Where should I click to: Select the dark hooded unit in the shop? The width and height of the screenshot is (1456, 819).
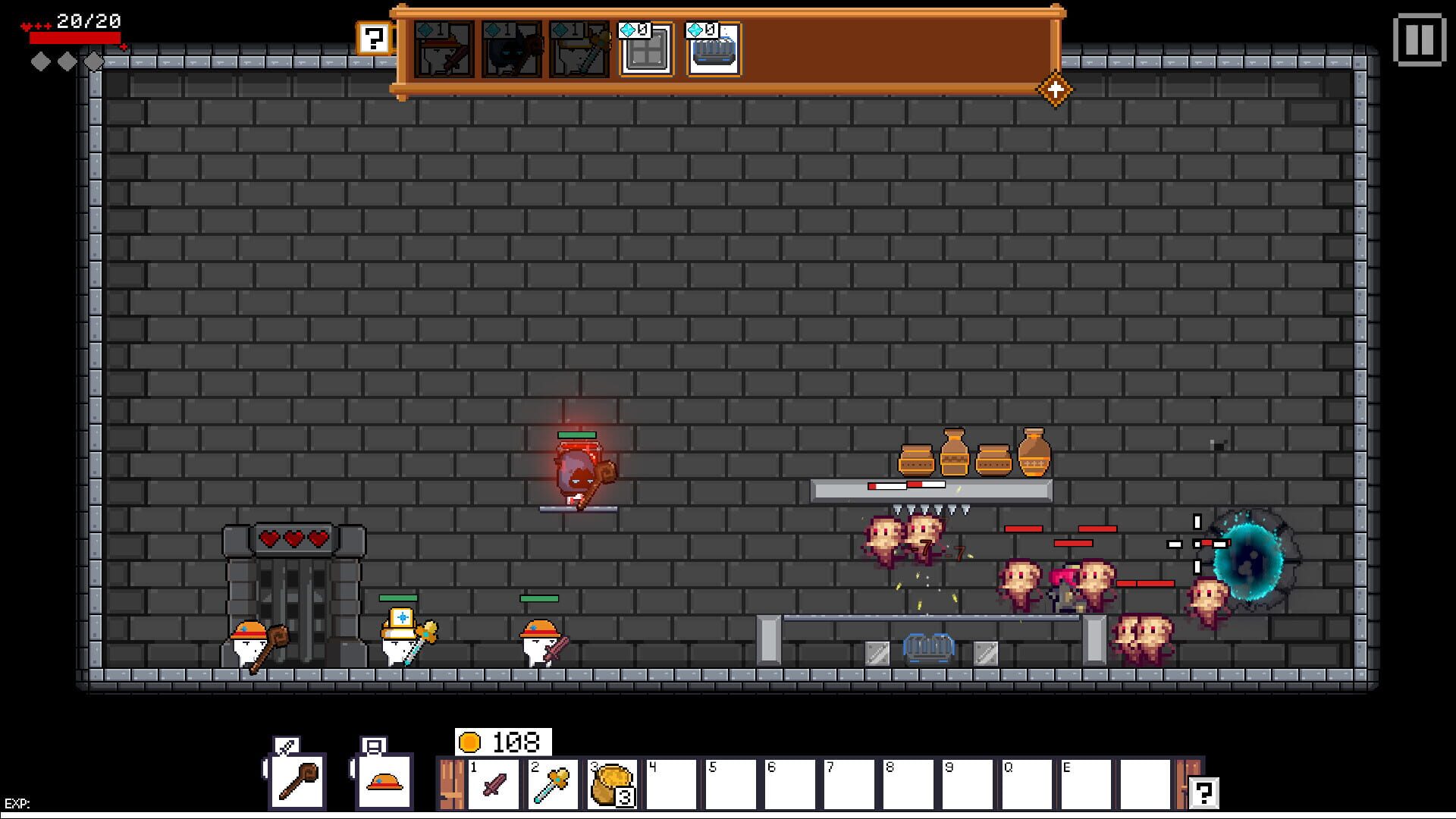tap(511, 49)
